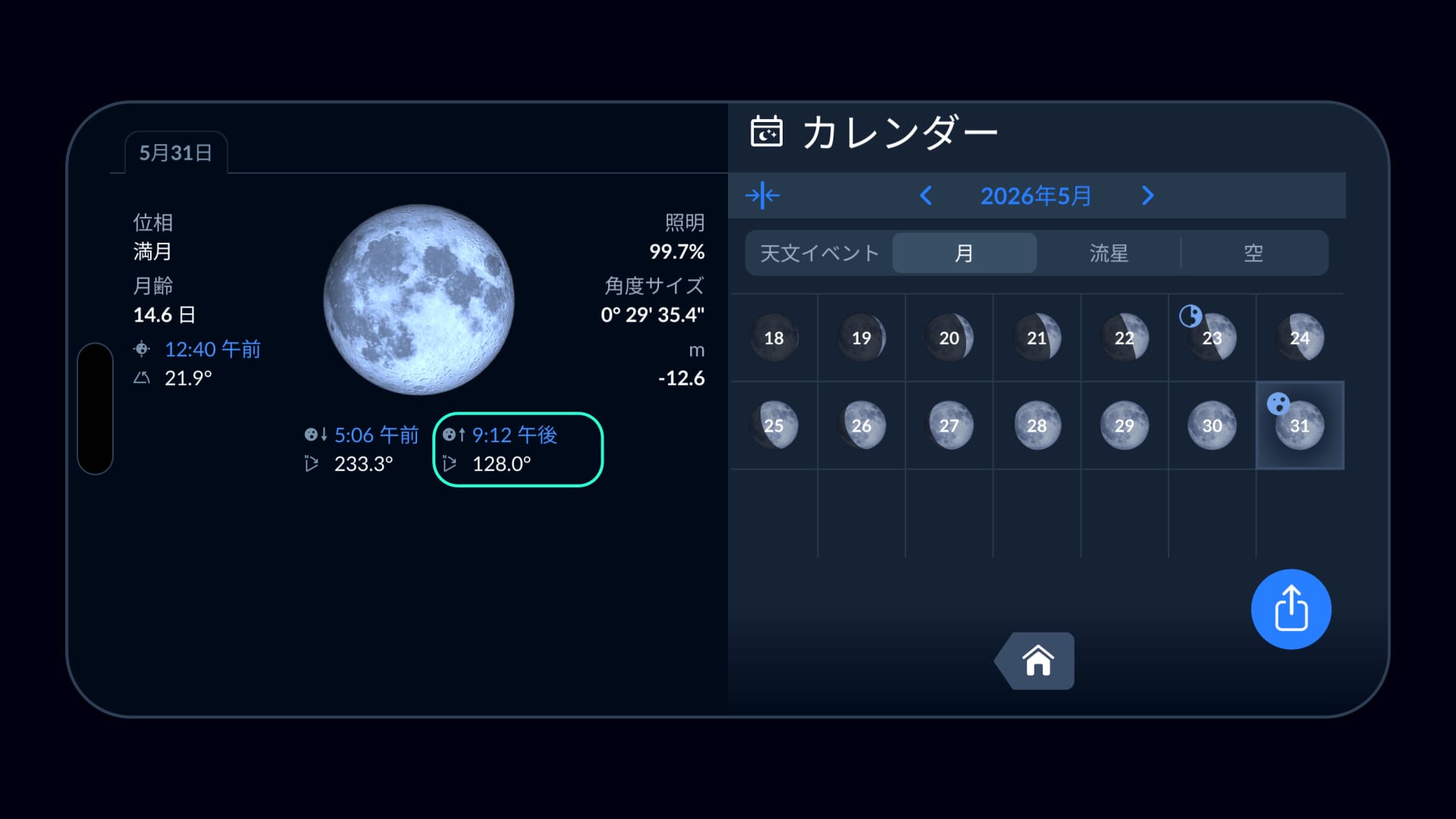Advance to next month with the right chevron
Viewport: 1456px width, 819px height.
pyautogui.click(x=1147, y=195)
